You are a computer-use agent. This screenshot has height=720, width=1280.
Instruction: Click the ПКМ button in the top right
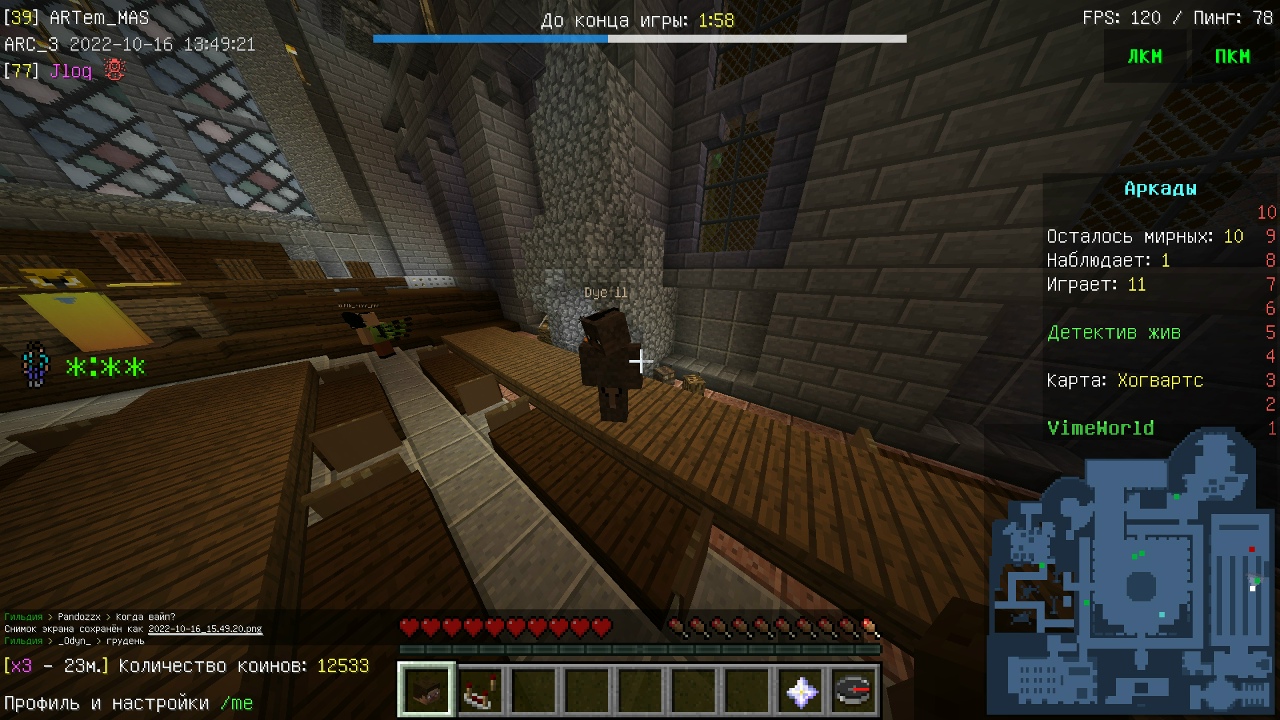point(1232,56)
